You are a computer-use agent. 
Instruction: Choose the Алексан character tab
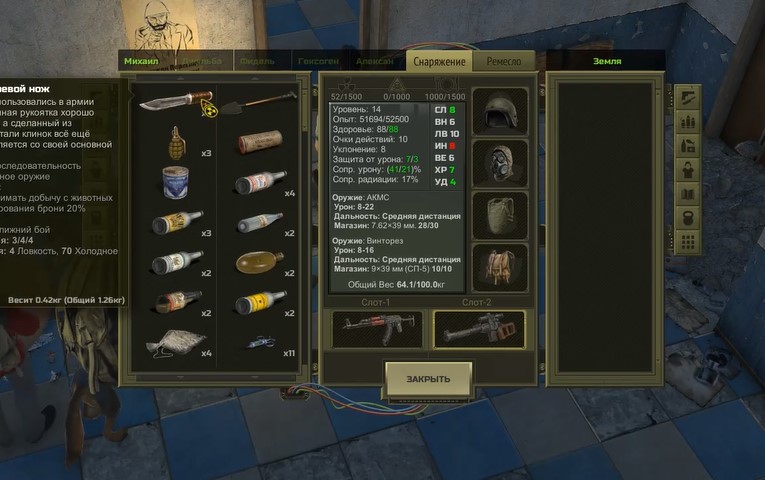tap(374, 62)
